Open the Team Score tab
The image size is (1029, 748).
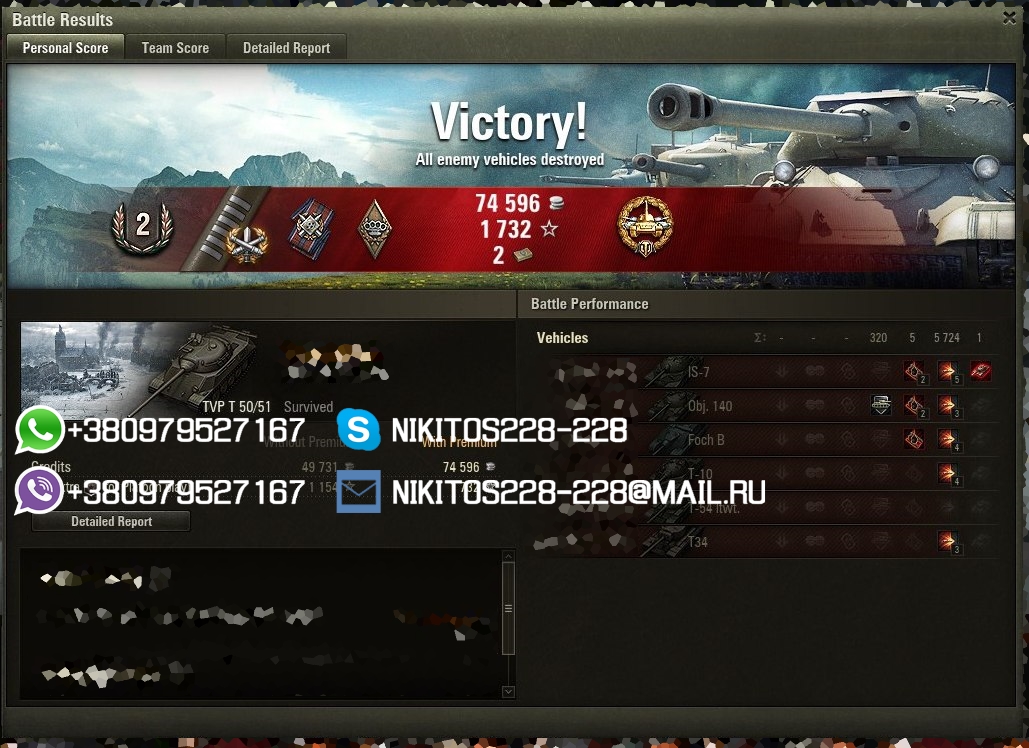click(175, 48)
